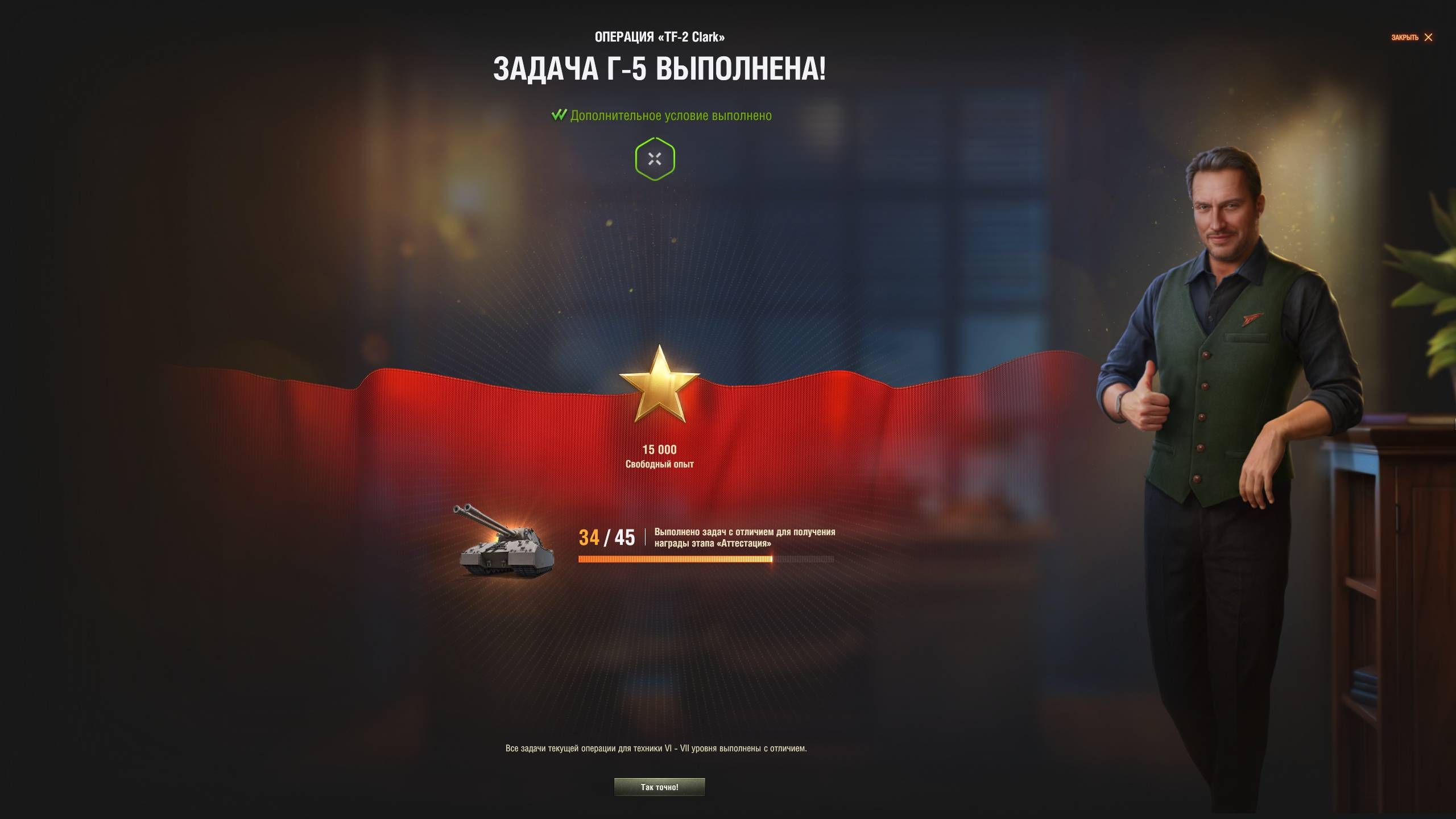
Task: Click the ЗАДАЧА Г-5 ВЫПОЛНЕНА headline
Action: click(660, 69)
